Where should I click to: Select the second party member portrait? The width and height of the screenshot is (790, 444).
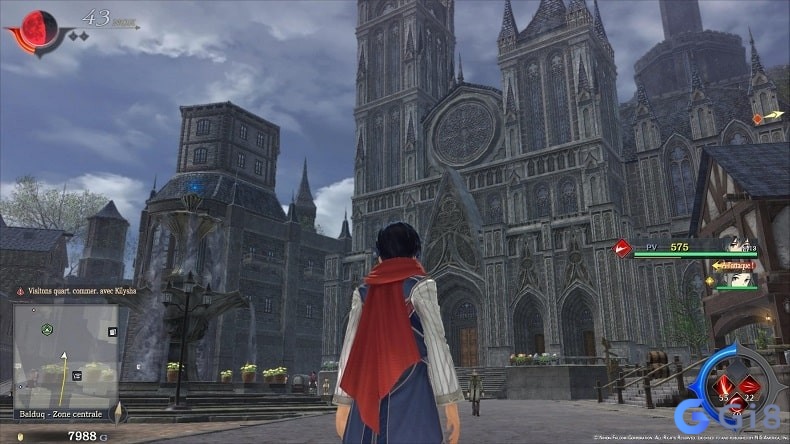741,280
